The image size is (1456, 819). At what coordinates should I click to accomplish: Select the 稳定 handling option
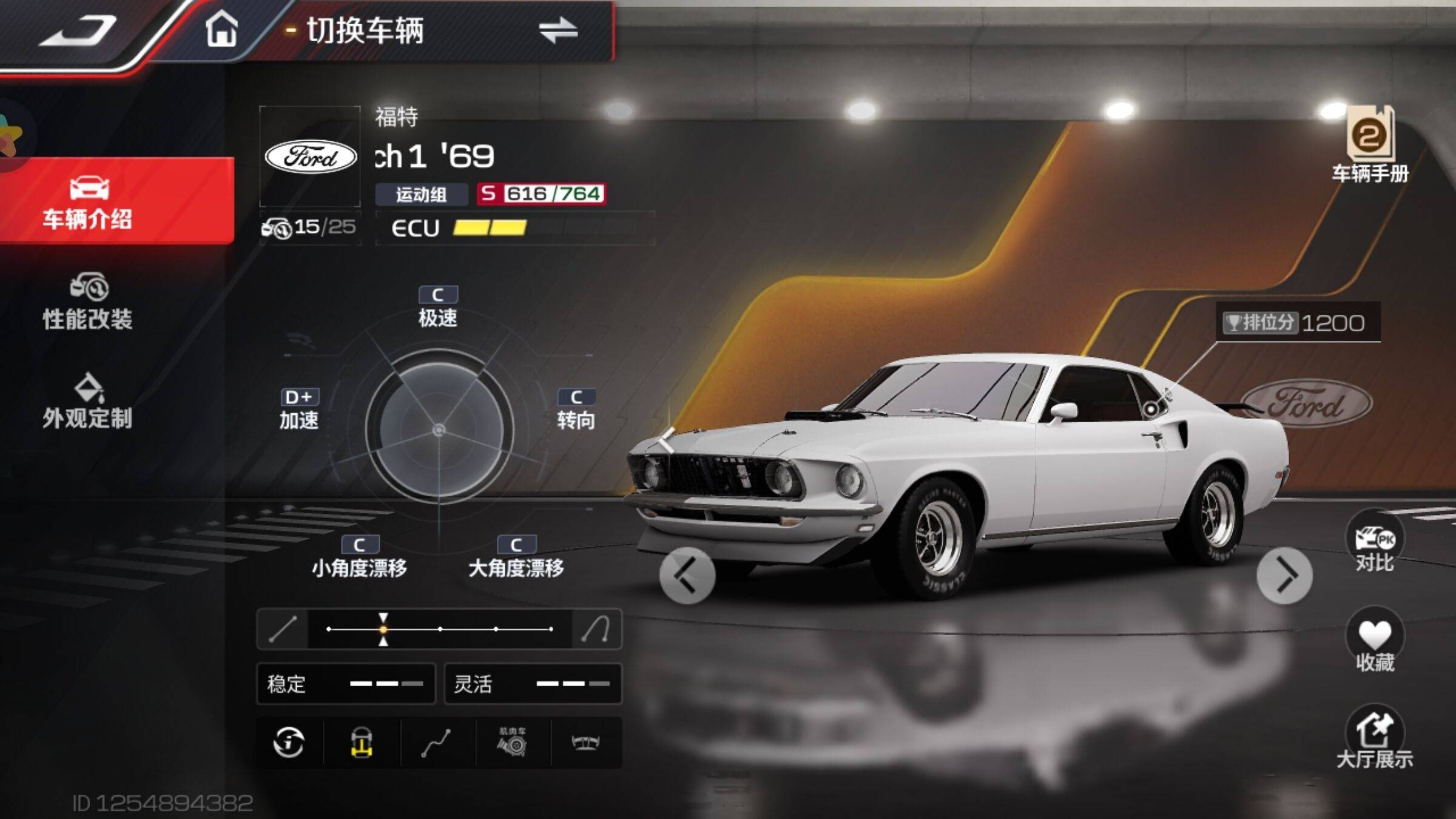pyautogui.click(x=346, y=684)
